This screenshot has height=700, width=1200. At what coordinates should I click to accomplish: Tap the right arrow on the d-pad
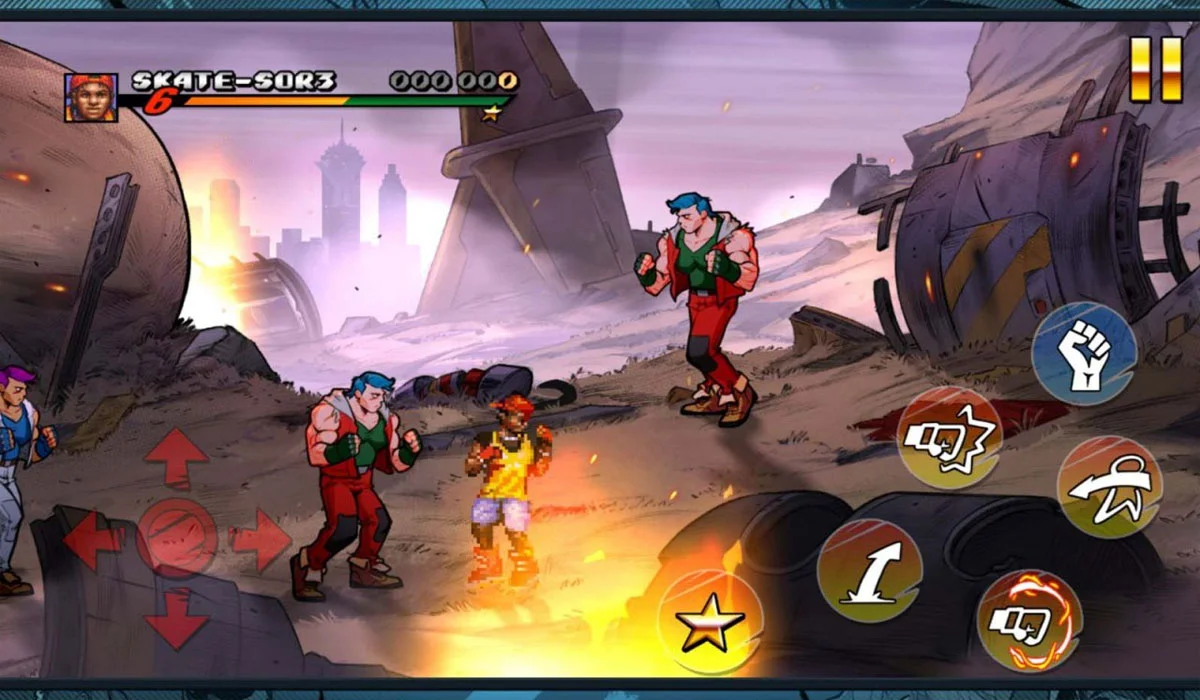260,541
